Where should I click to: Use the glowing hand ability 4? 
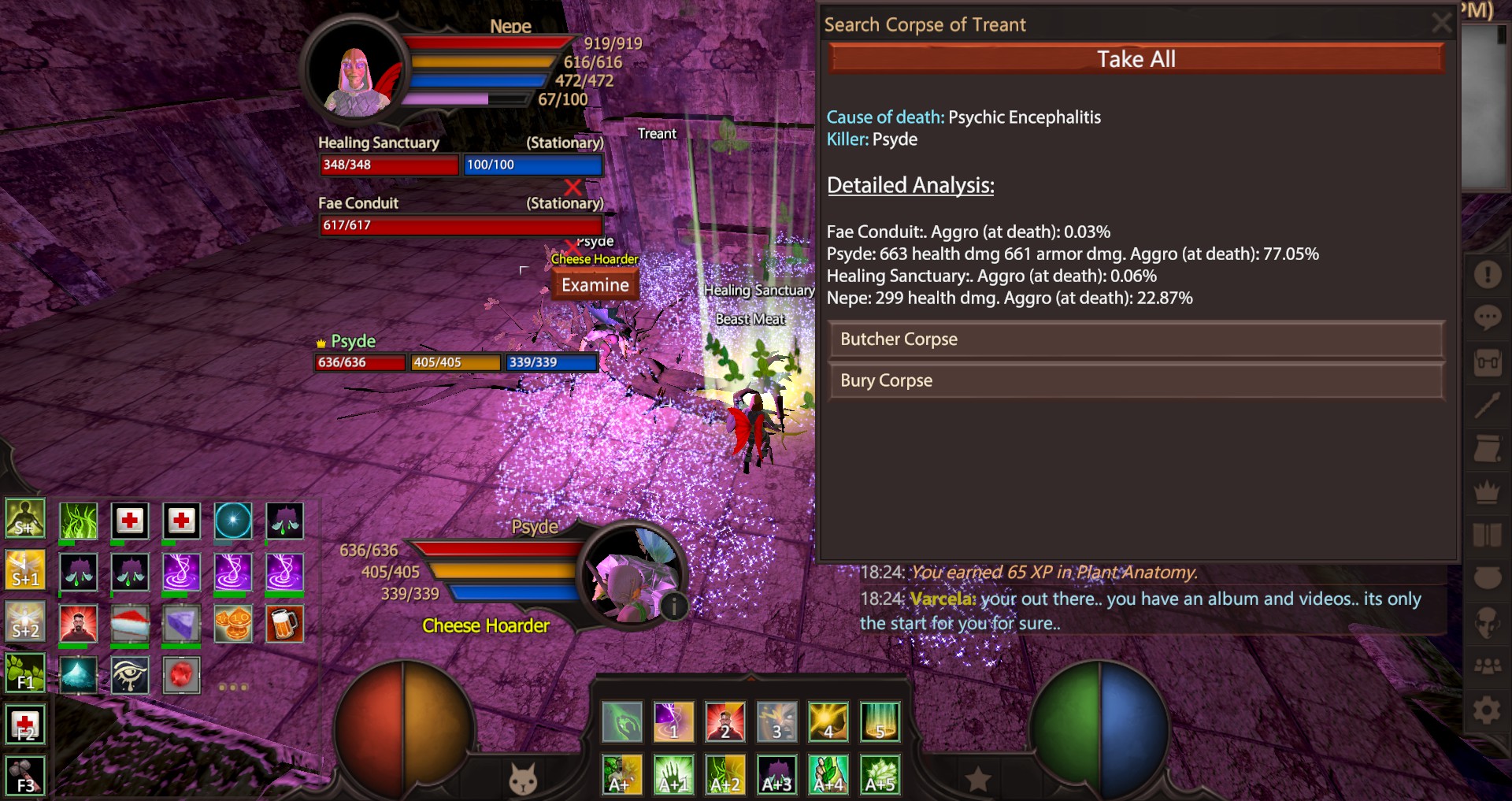click(828, 721)
